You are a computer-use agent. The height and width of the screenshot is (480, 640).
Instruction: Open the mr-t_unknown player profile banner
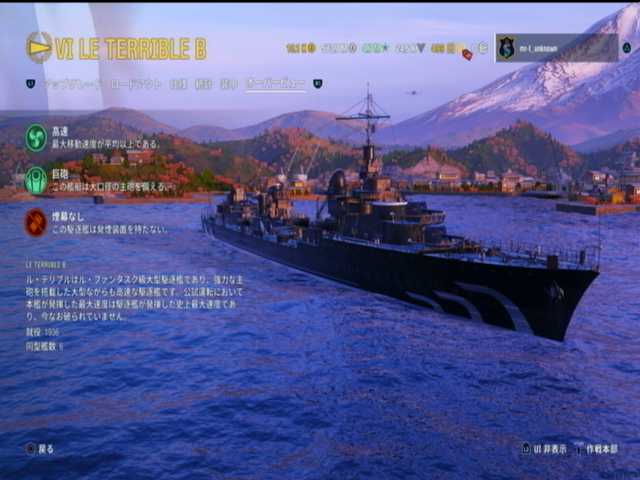pos(557,48)
